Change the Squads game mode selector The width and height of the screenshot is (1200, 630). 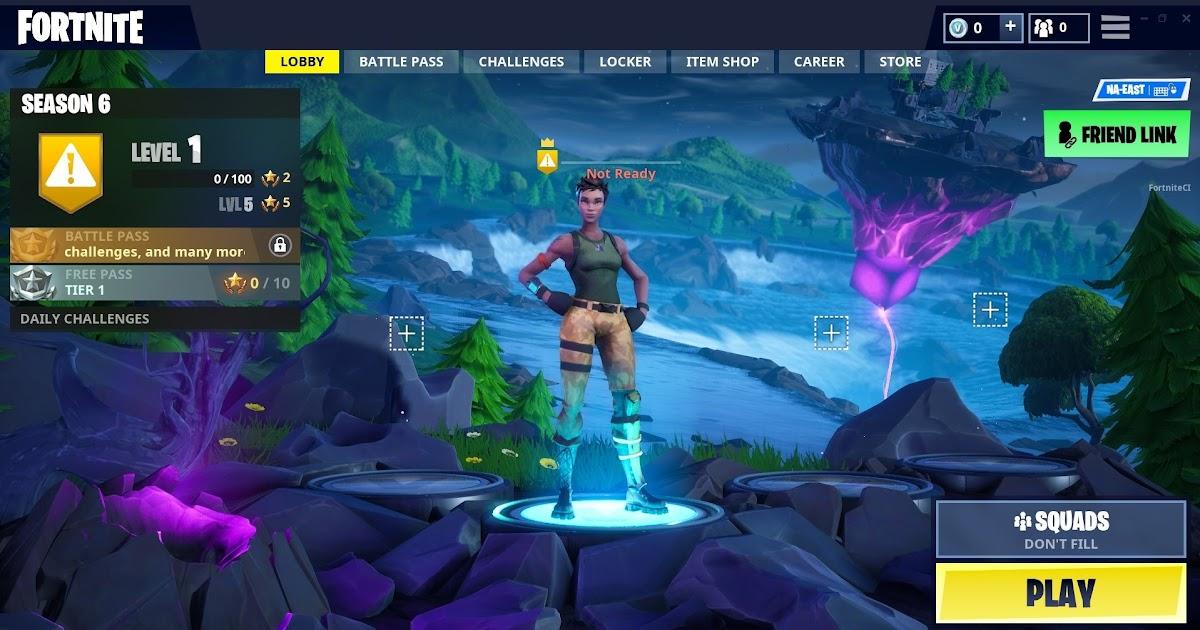(1061, 529)
